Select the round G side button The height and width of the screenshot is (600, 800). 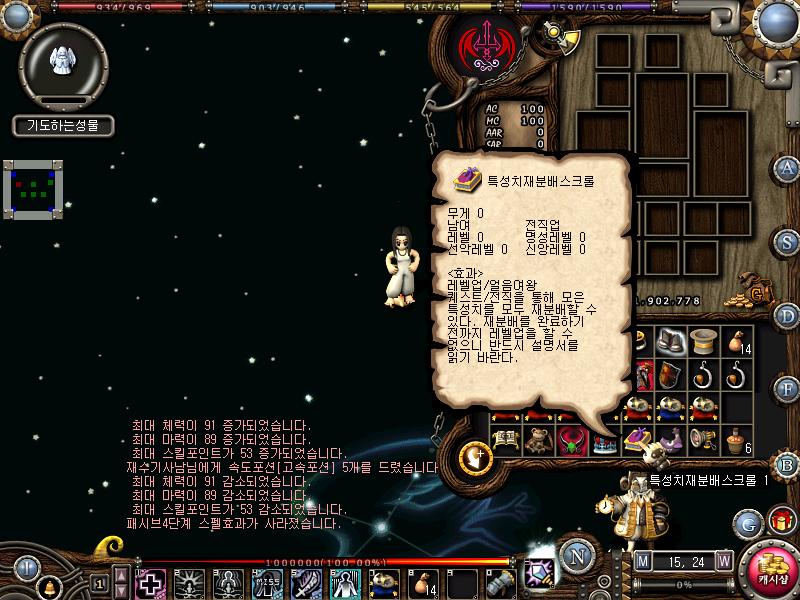(748, 522)
